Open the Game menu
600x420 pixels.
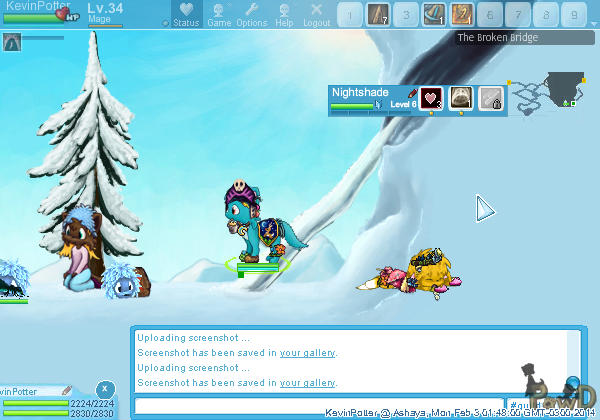219,14
